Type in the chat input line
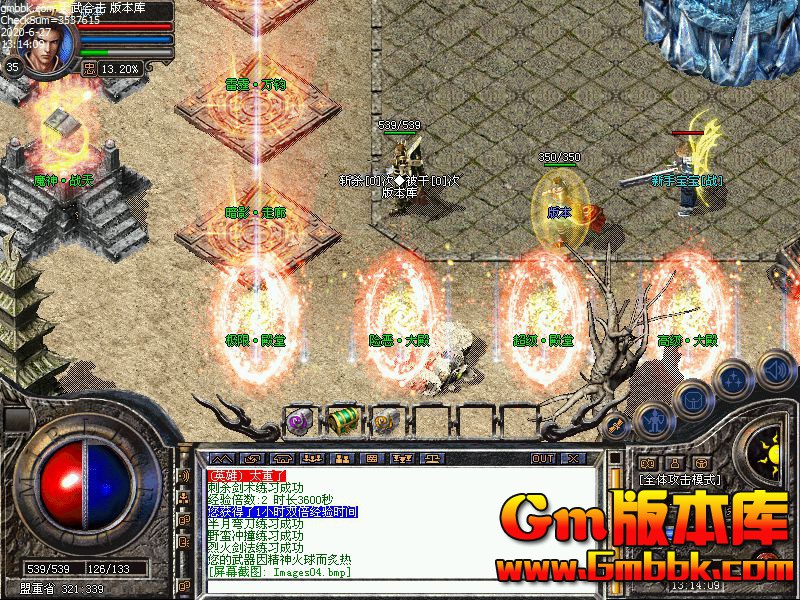This screenshot has width=800, height=600. (400, 588)
